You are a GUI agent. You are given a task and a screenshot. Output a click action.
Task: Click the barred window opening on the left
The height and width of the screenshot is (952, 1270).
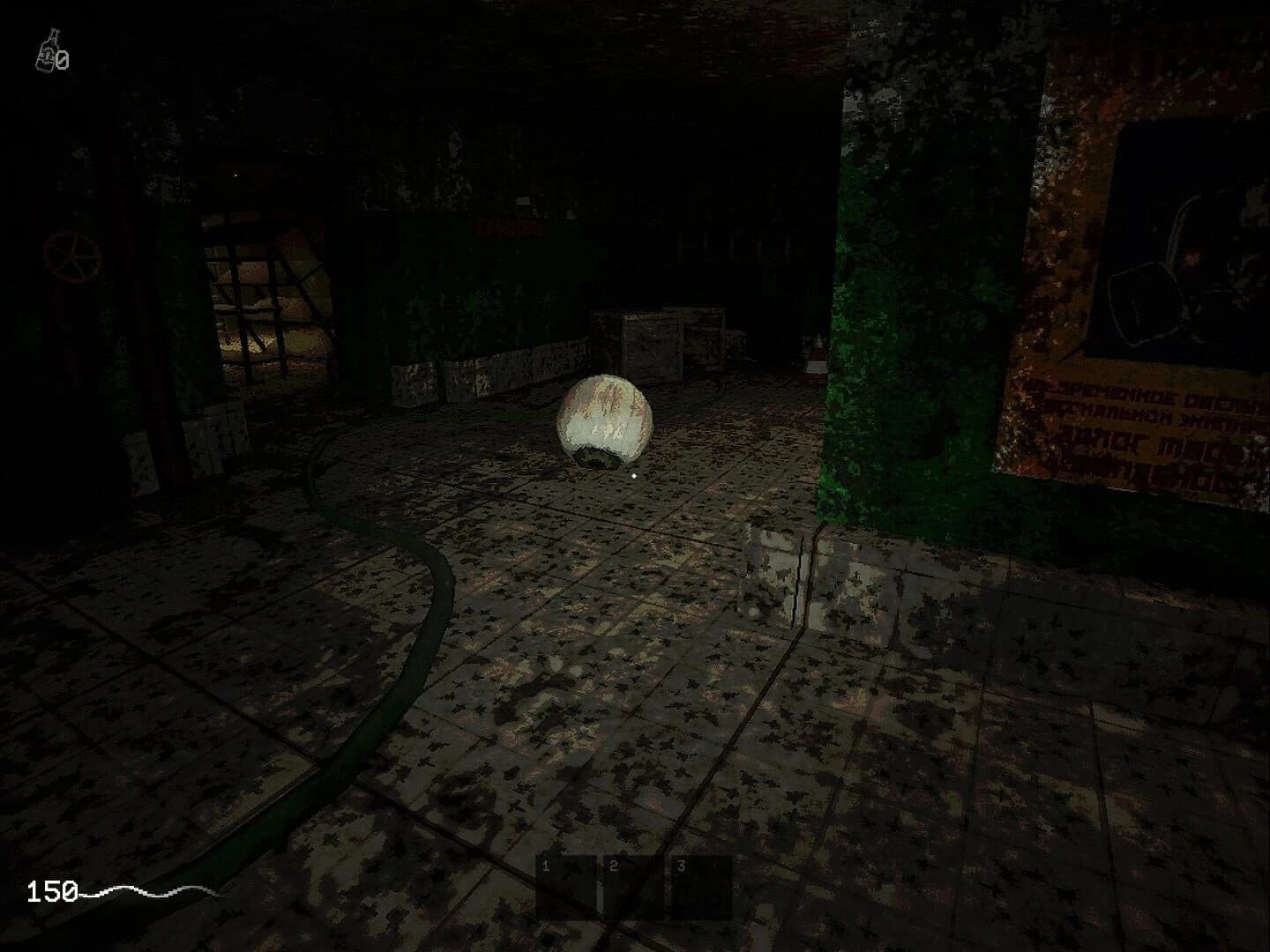pyautogui.click(x=265, y=291)
